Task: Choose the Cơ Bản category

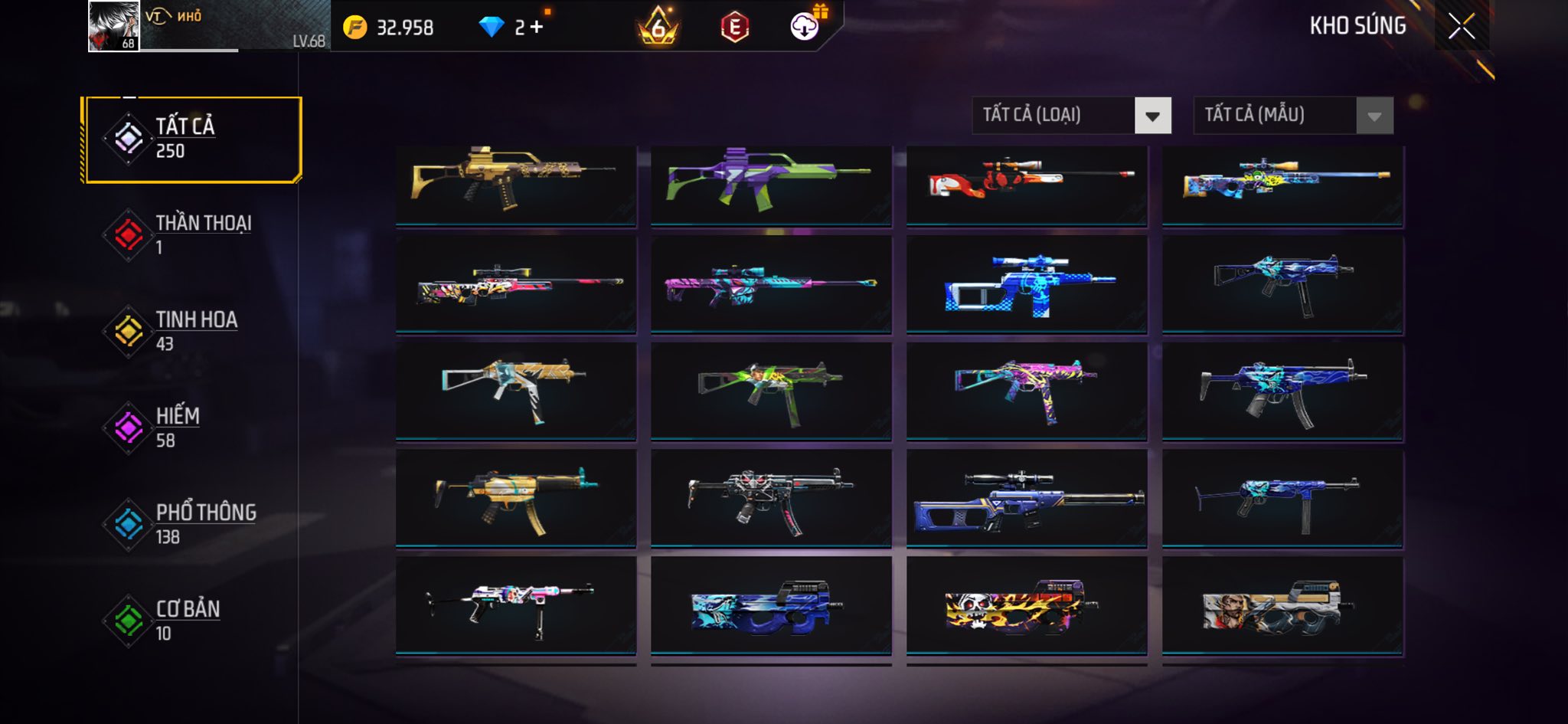Action: click(x=191, y=621)
